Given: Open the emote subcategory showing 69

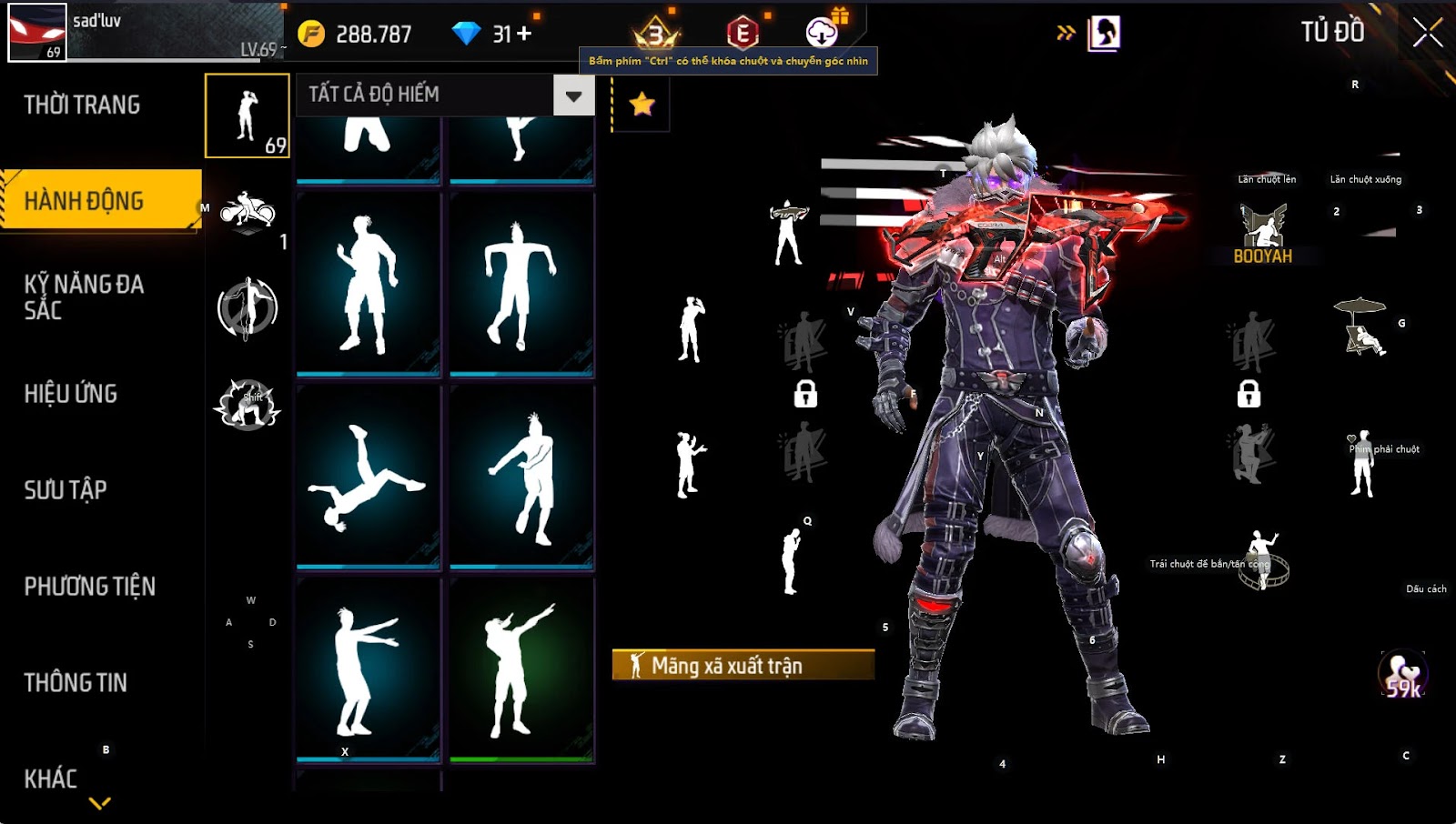Looking at the screenshot, I should click(x=248, y=116).
